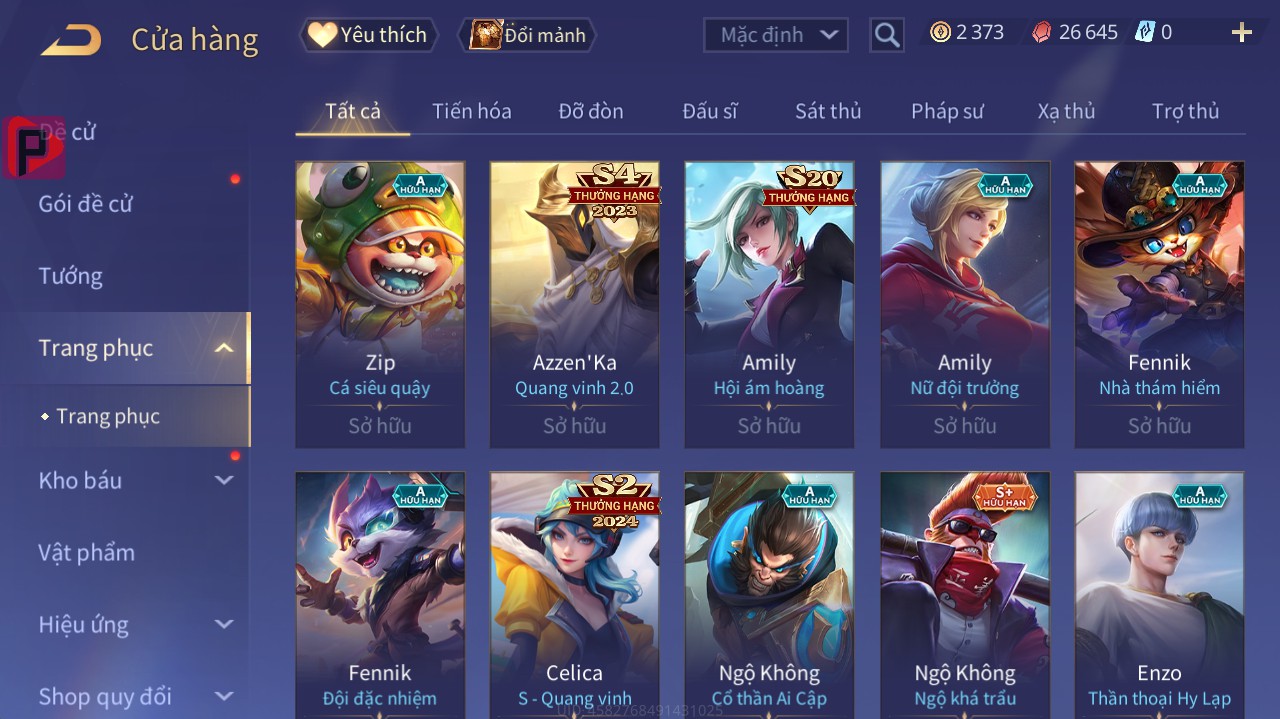Choose the Pháp sư tab
This screenshot has width=1280, height=719.
point(947,111)
